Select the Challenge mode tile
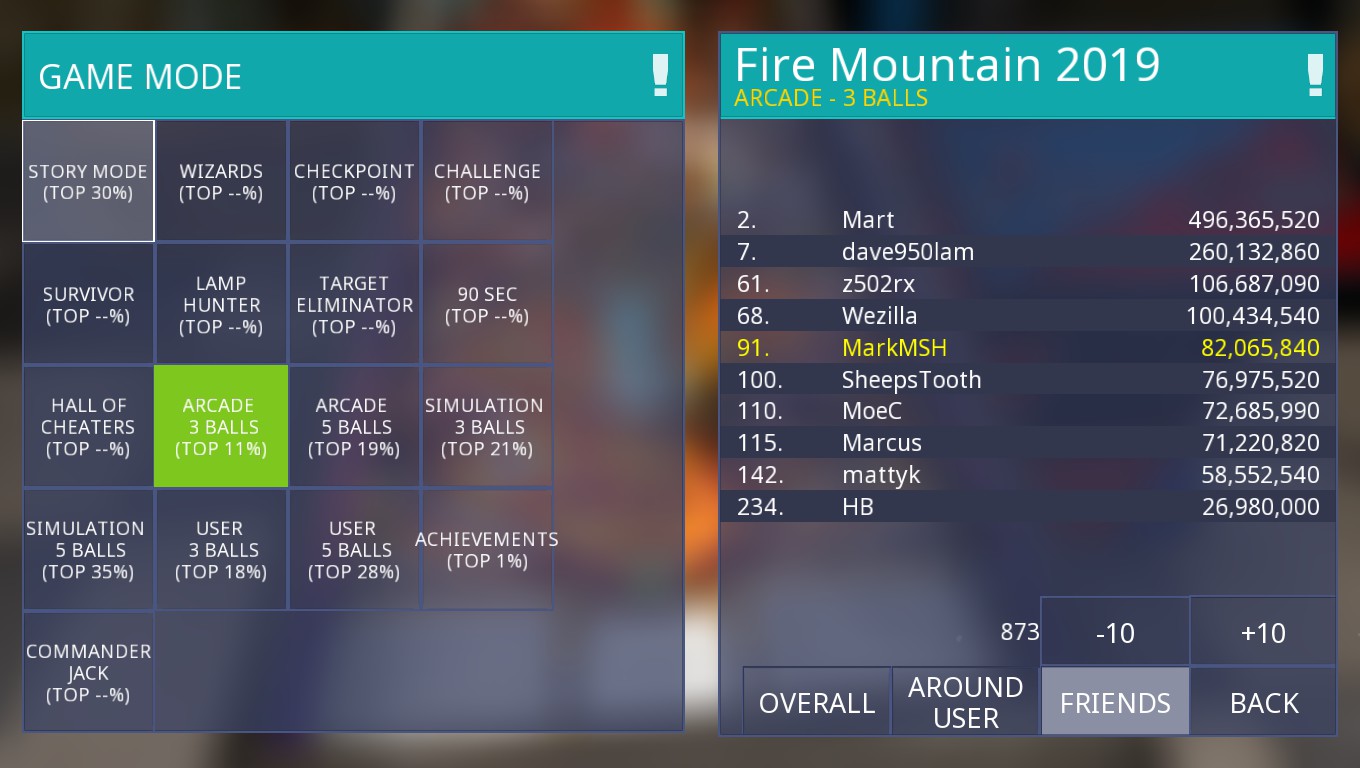Image resolution: width=1360 pixels, height=768 pixels. click(487, 181)
